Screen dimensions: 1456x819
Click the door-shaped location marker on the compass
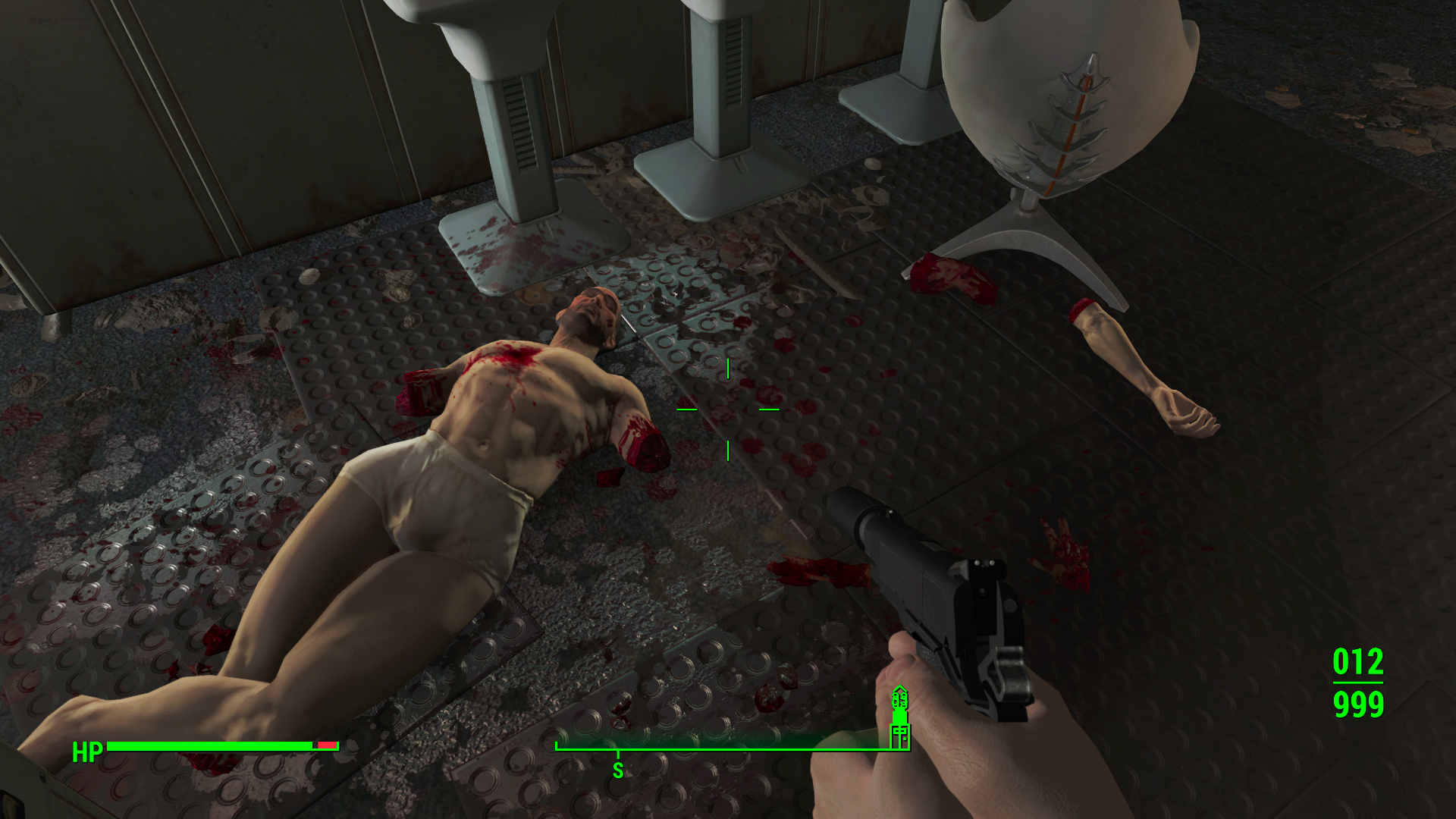pos(899,735)
